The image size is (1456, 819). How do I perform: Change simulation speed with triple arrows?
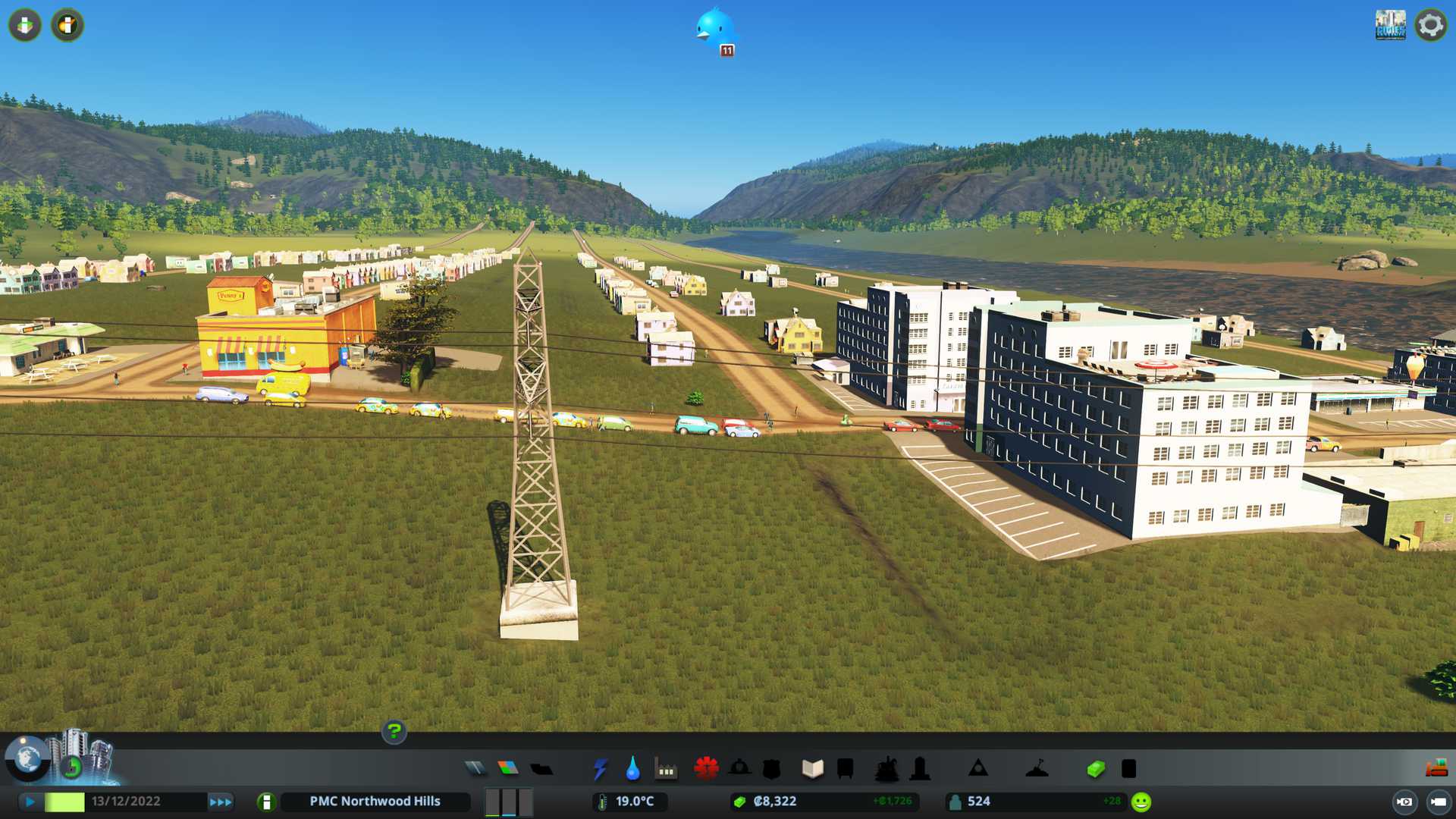220,802
